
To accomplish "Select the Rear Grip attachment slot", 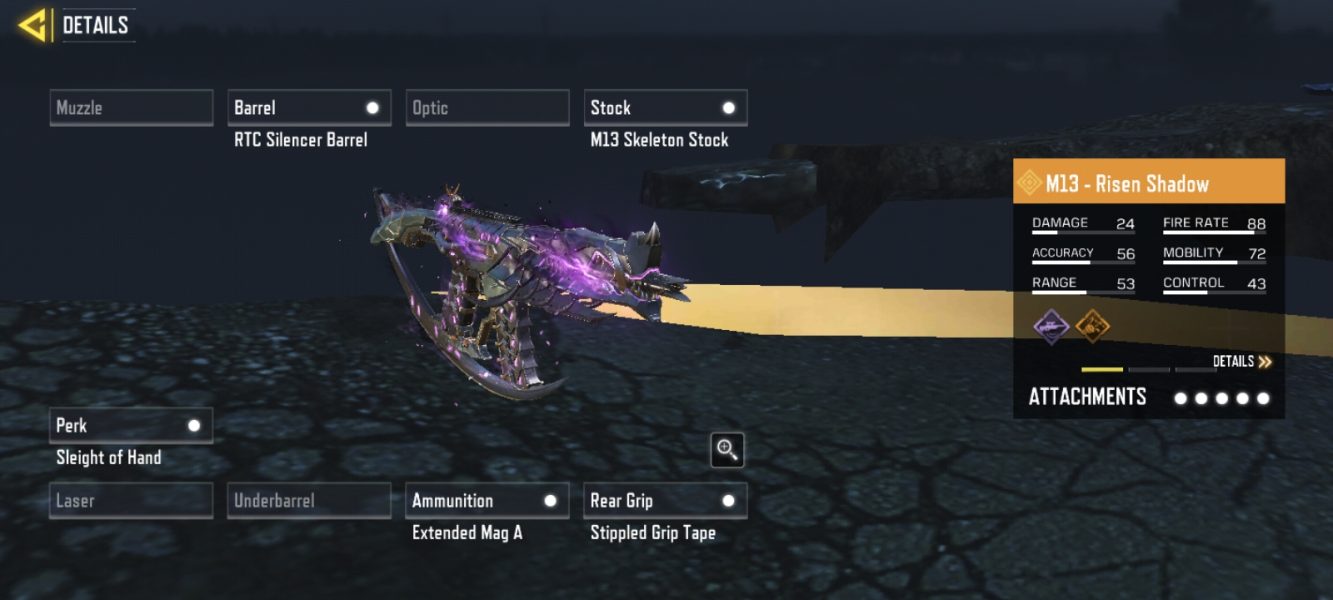I will pos(665,501).
